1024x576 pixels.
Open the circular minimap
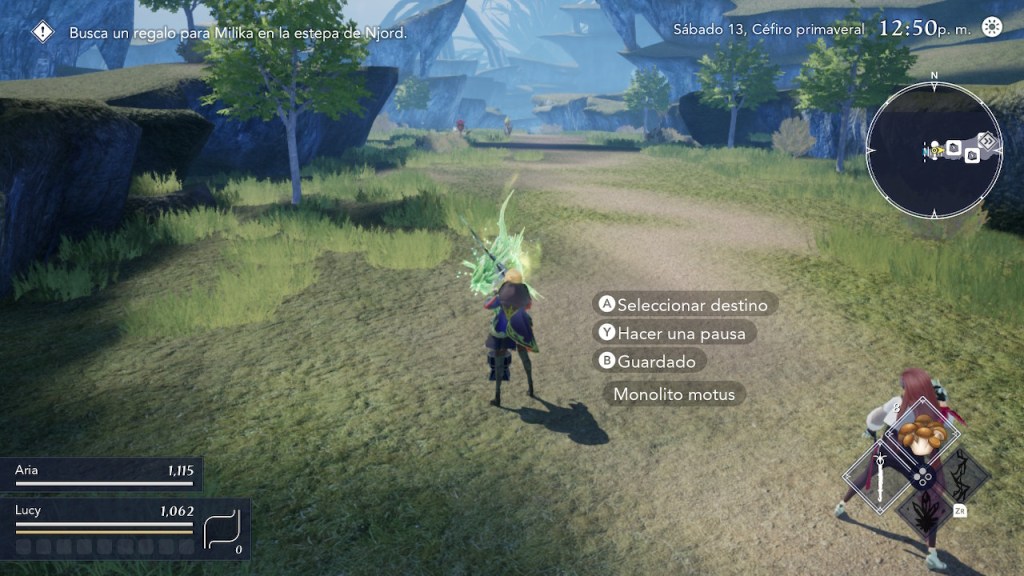click(933, 151)
